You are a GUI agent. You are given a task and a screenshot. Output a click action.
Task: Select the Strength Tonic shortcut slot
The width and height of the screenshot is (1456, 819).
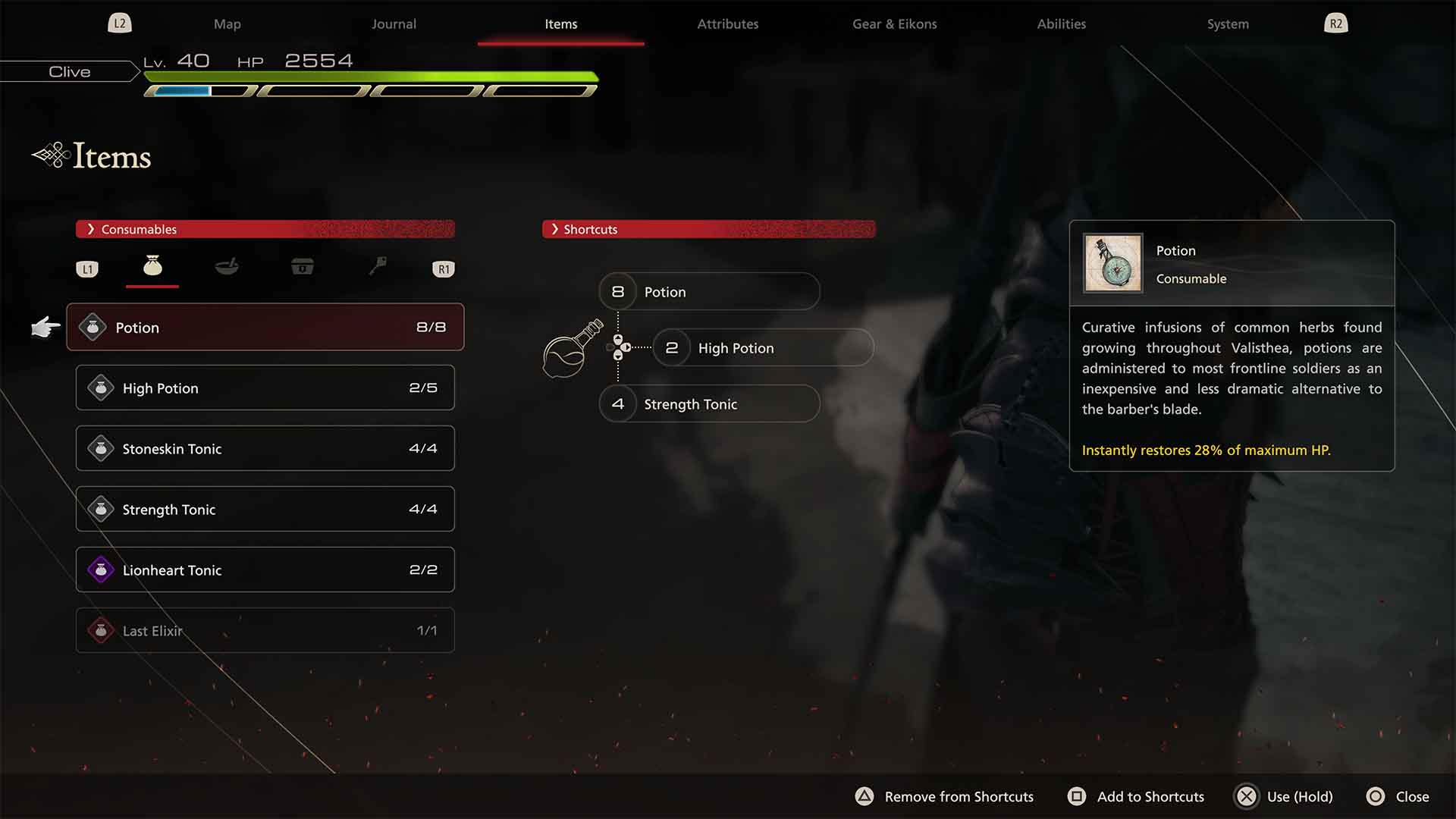coord(709,404)
